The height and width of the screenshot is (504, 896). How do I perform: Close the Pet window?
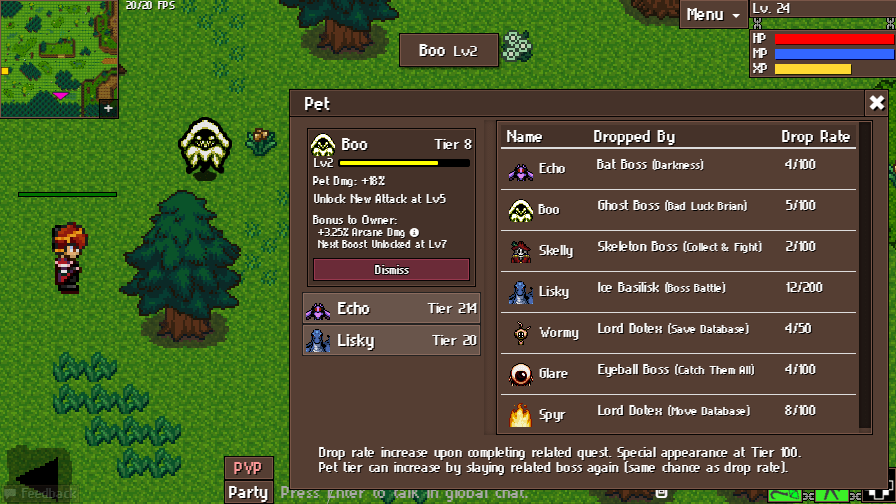coord(876,103)
